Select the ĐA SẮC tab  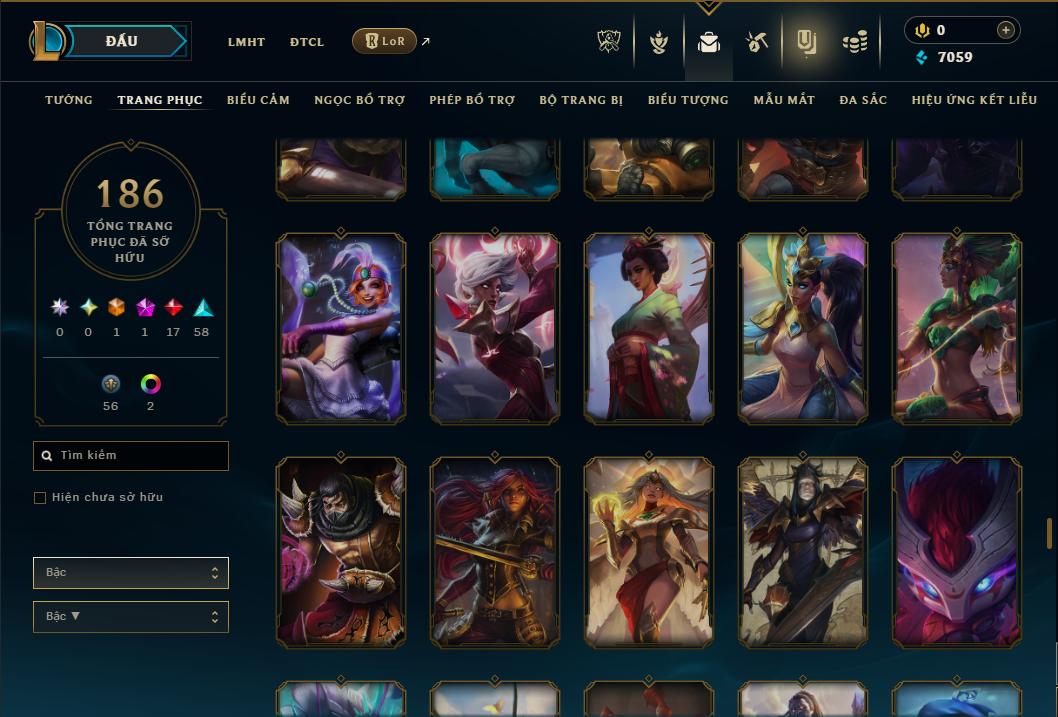point(863,100)
